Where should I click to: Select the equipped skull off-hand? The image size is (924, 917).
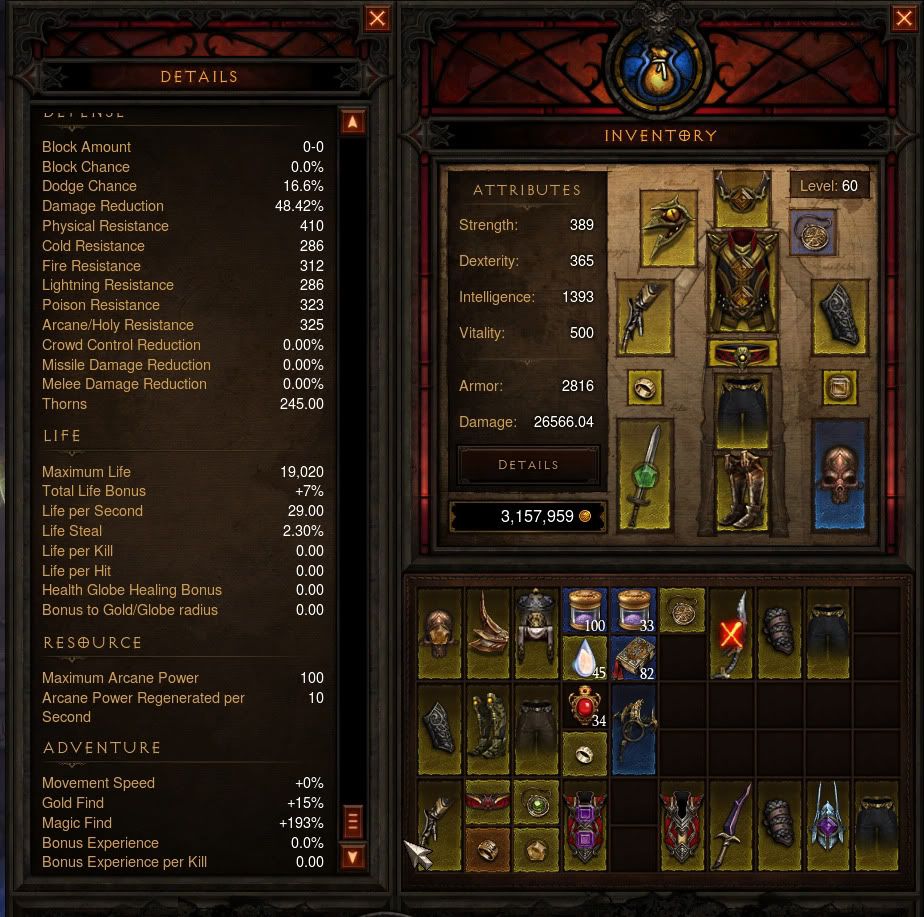838,474
